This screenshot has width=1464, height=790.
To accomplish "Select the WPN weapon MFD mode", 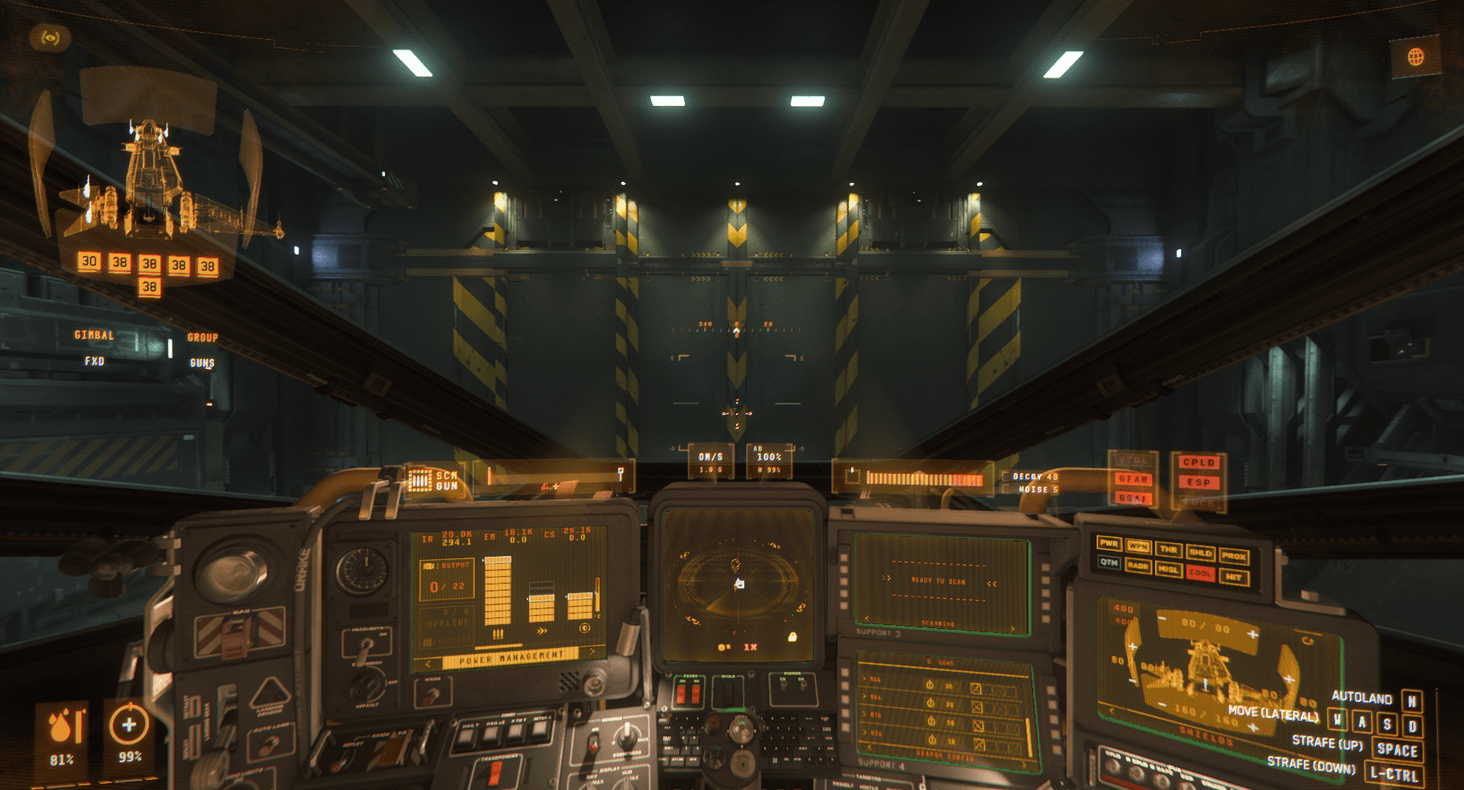I will point(1138,546).
